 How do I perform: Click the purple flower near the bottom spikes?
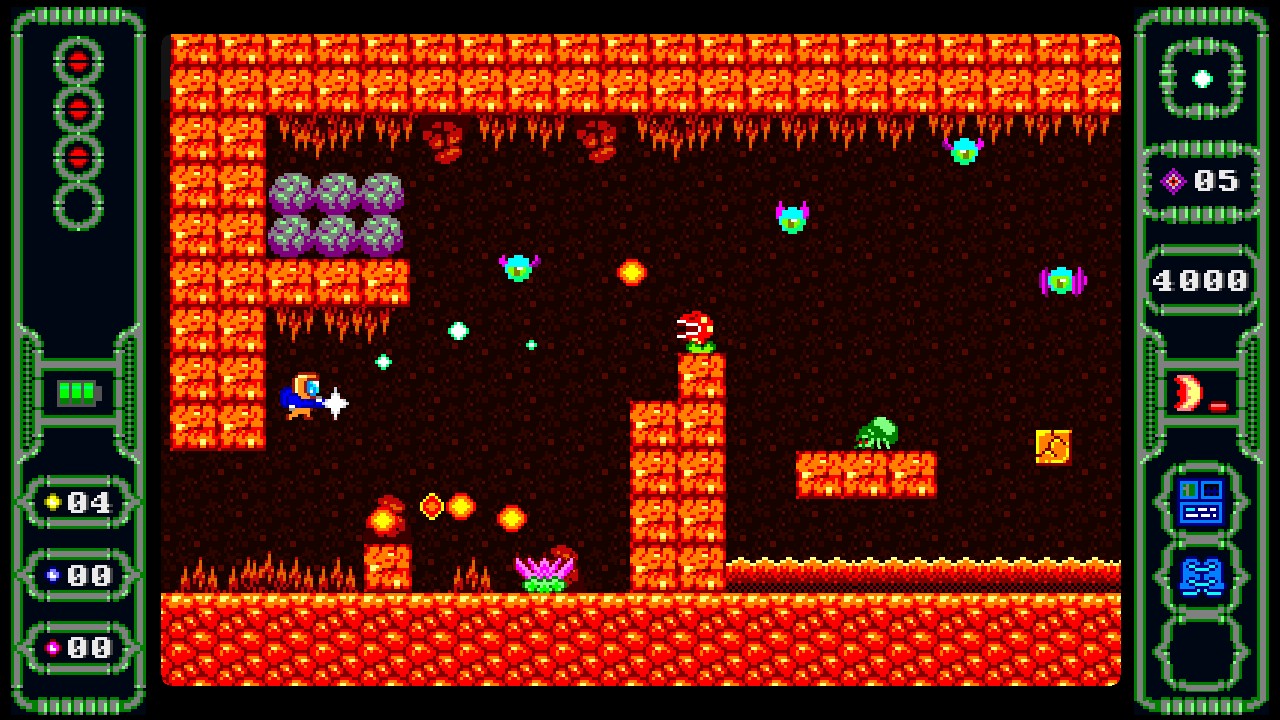(545, 570)
